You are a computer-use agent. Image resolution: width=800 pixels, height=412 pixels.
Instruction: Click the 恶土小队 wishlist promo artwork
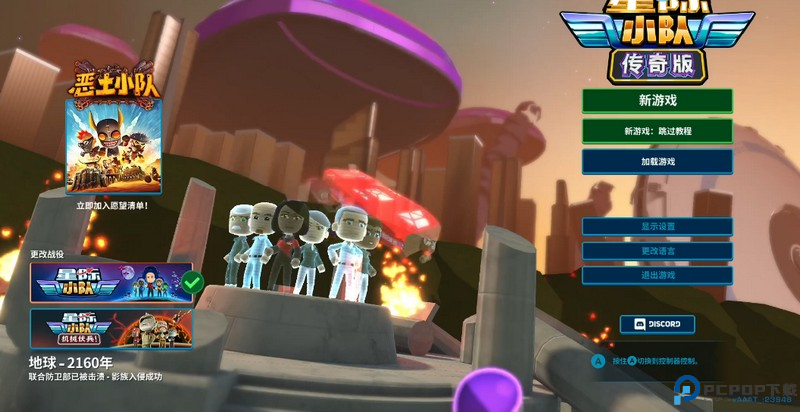point(112,146)
